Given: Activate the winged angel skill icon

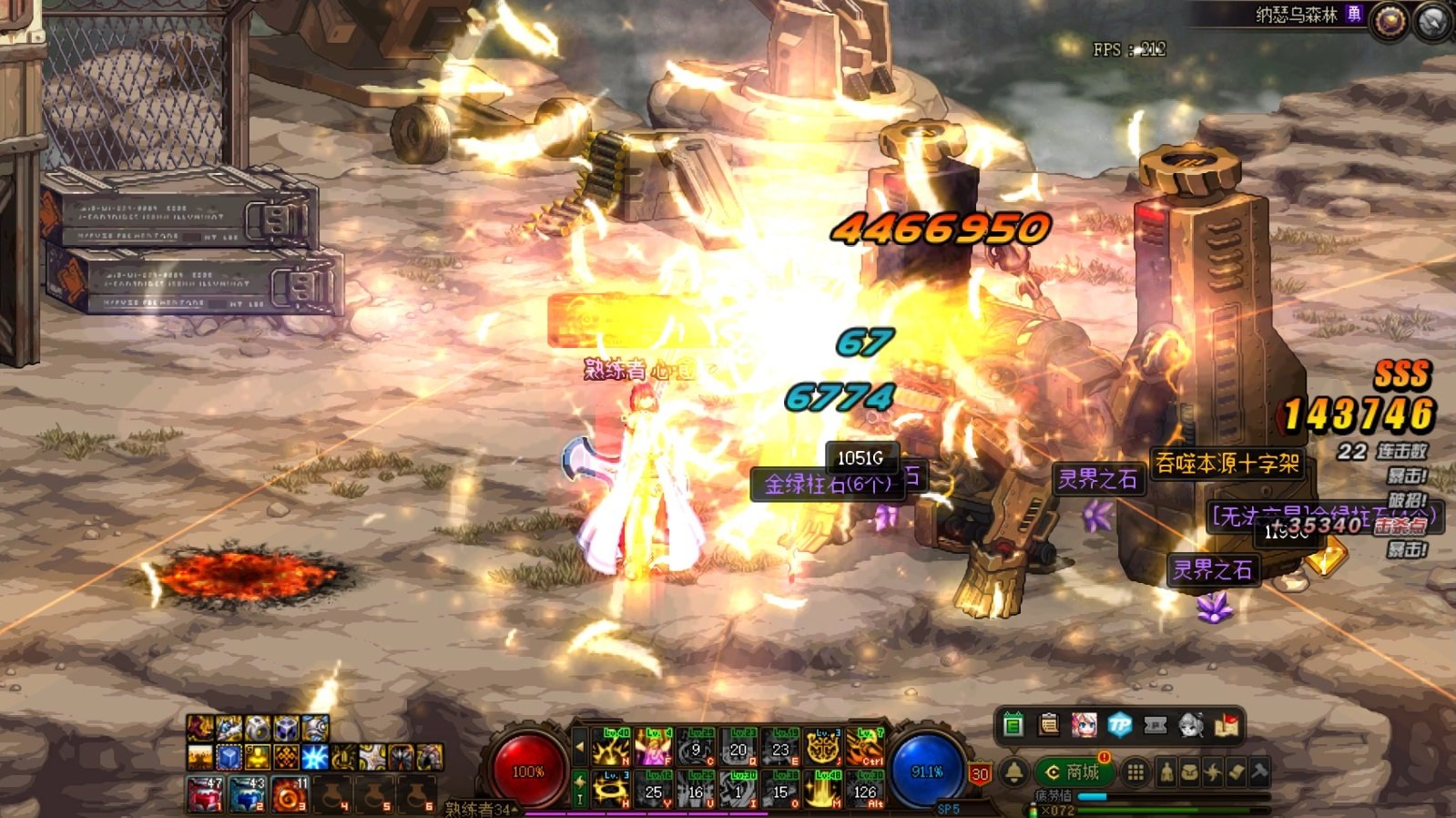Looking at the screenshot, I should pos(653,748).
